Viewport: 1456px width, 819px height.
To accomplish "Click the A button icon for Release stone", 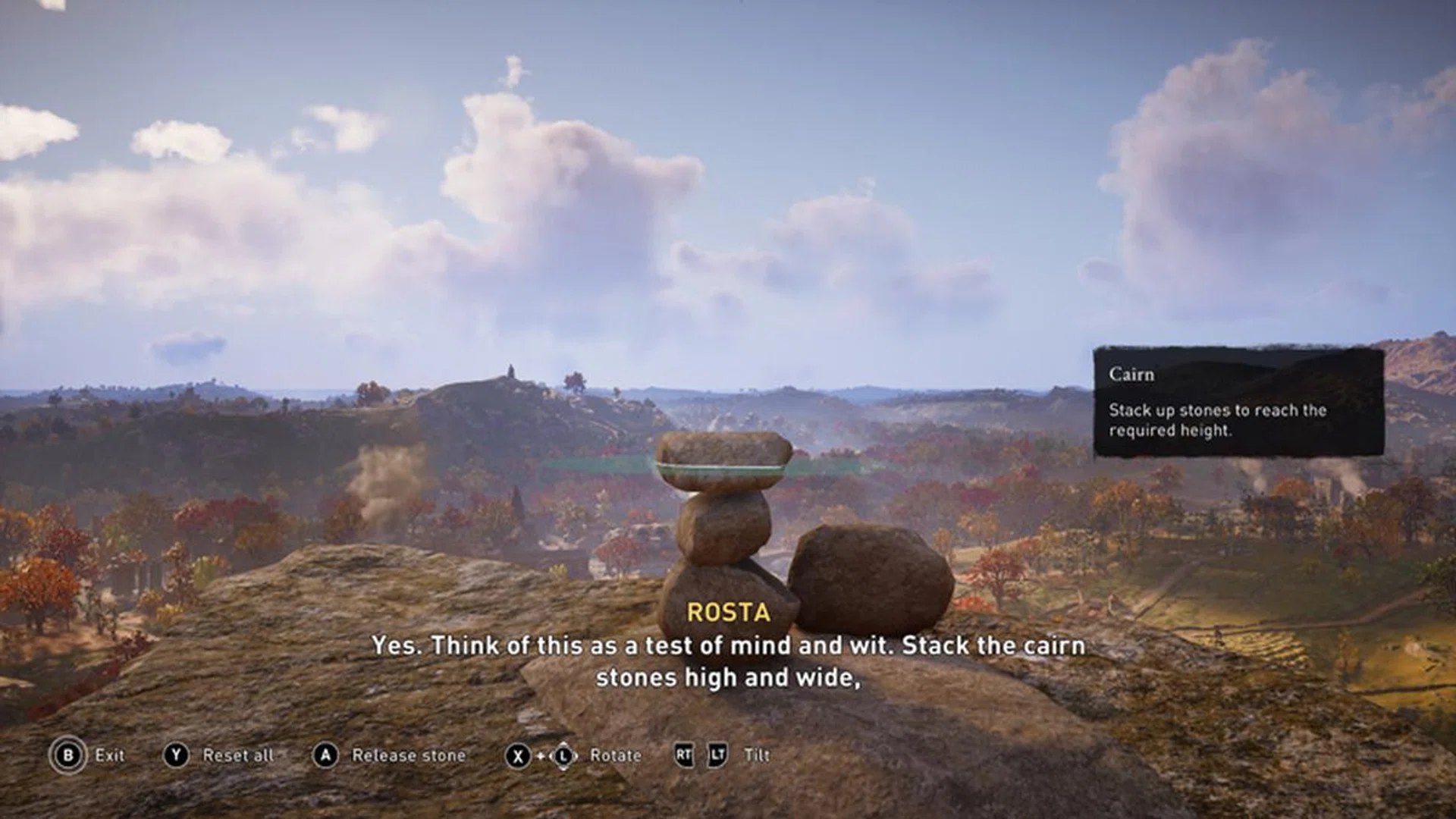I will 326,755.
